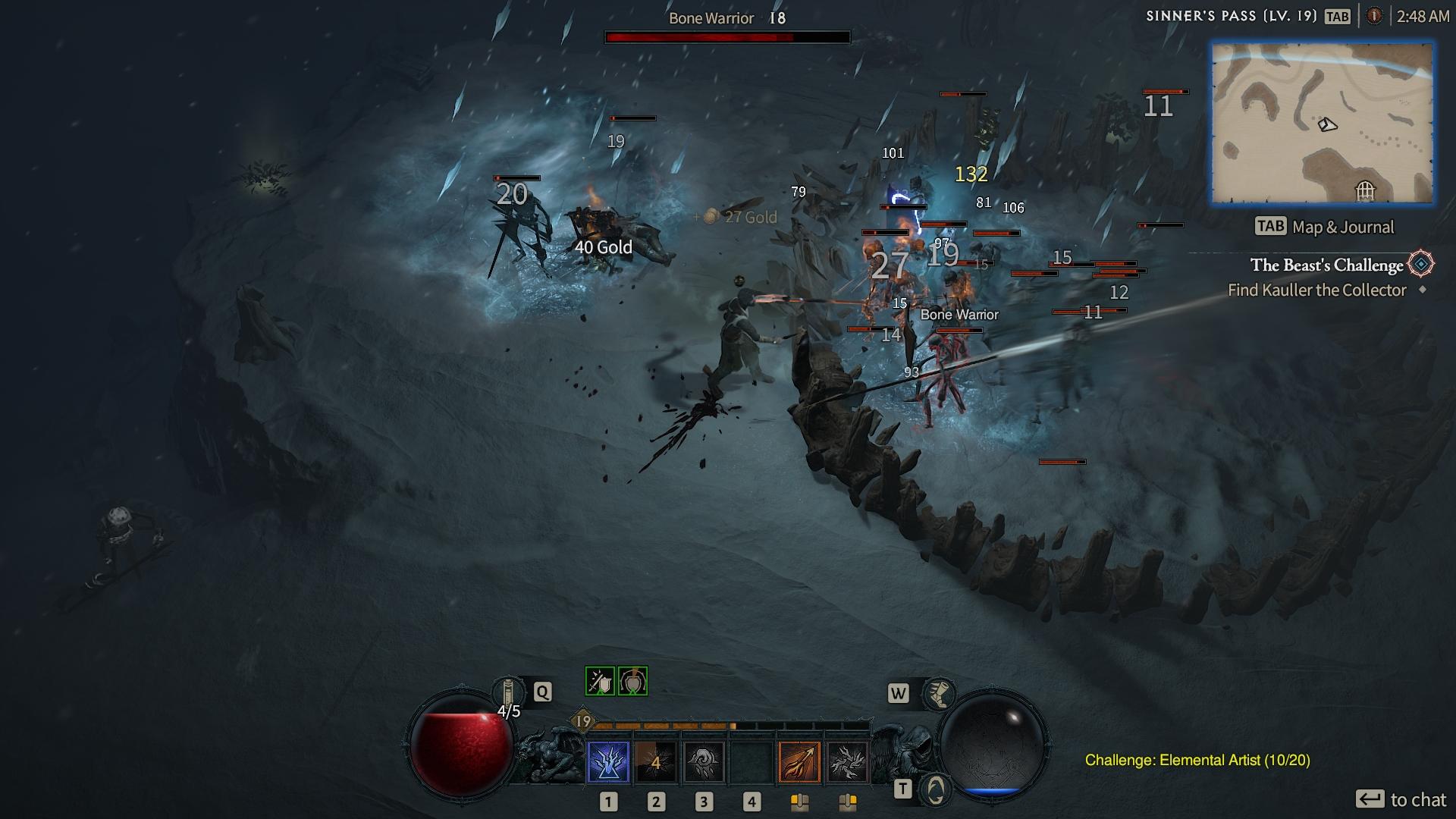Activate the grey shattered blades skill
1456x819 pixels.
pyautogui.click(x=847, y=761)
